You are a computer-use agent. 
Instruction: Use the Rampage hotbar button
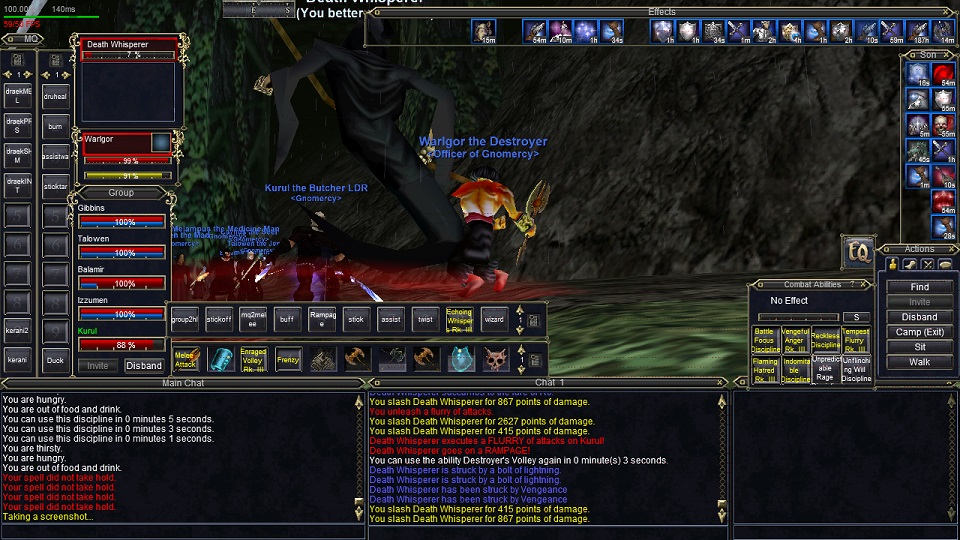tap(322, 319)
